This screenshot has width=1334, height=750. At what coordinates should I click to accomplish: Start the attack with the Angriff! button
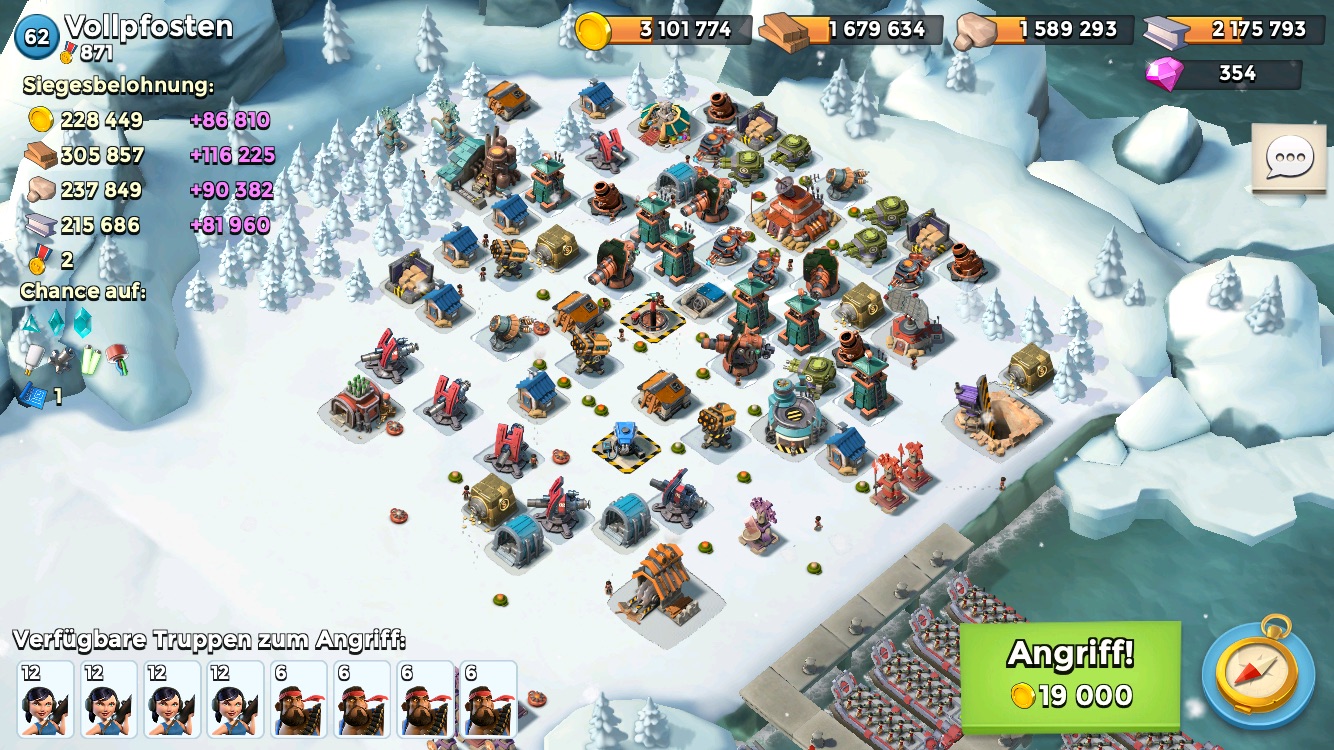[1069, 676]
